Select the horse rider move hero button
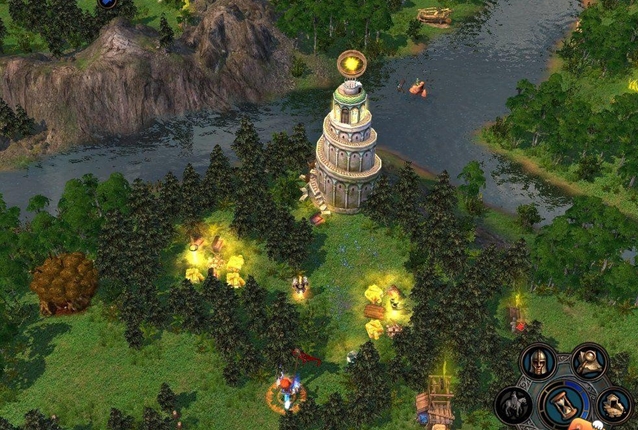The width and height of the screenshot is (638, 430). 513,404
